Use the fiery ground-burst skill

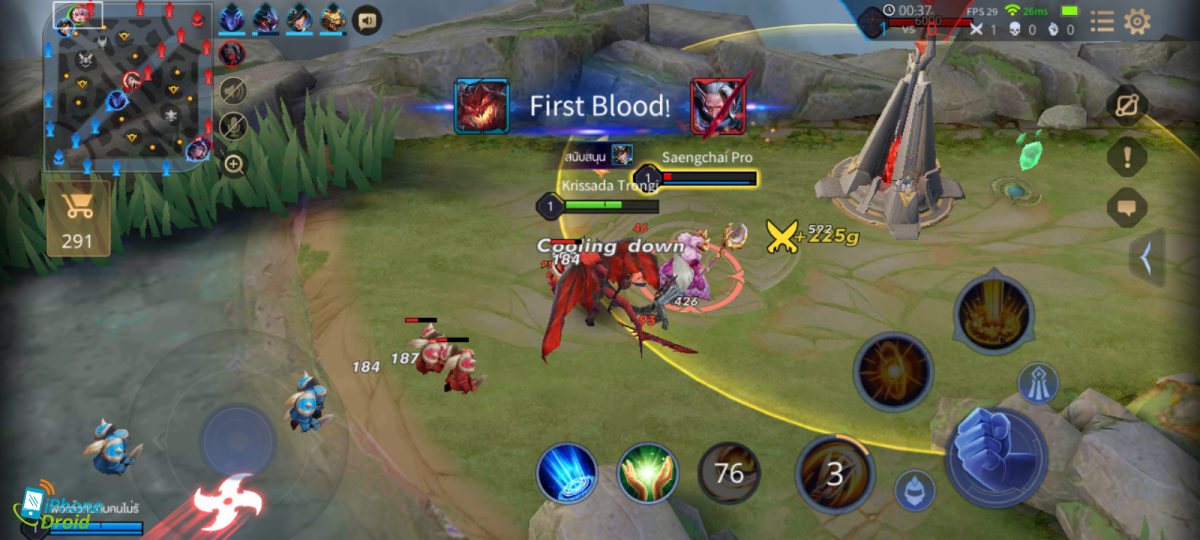(x=993, y=312)
